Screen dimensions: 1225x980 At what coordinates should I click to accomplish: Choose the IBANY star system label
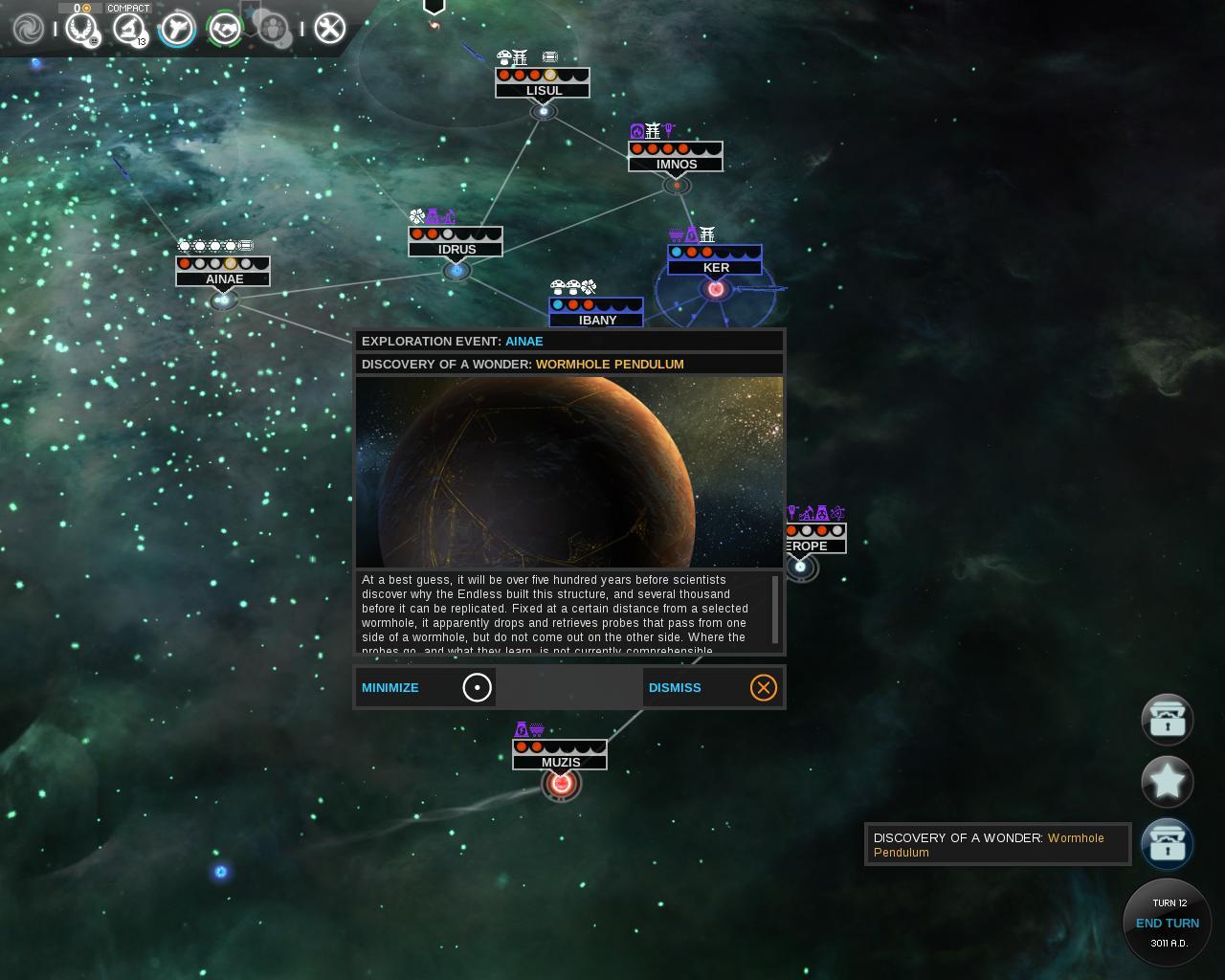tap(597, 320)
